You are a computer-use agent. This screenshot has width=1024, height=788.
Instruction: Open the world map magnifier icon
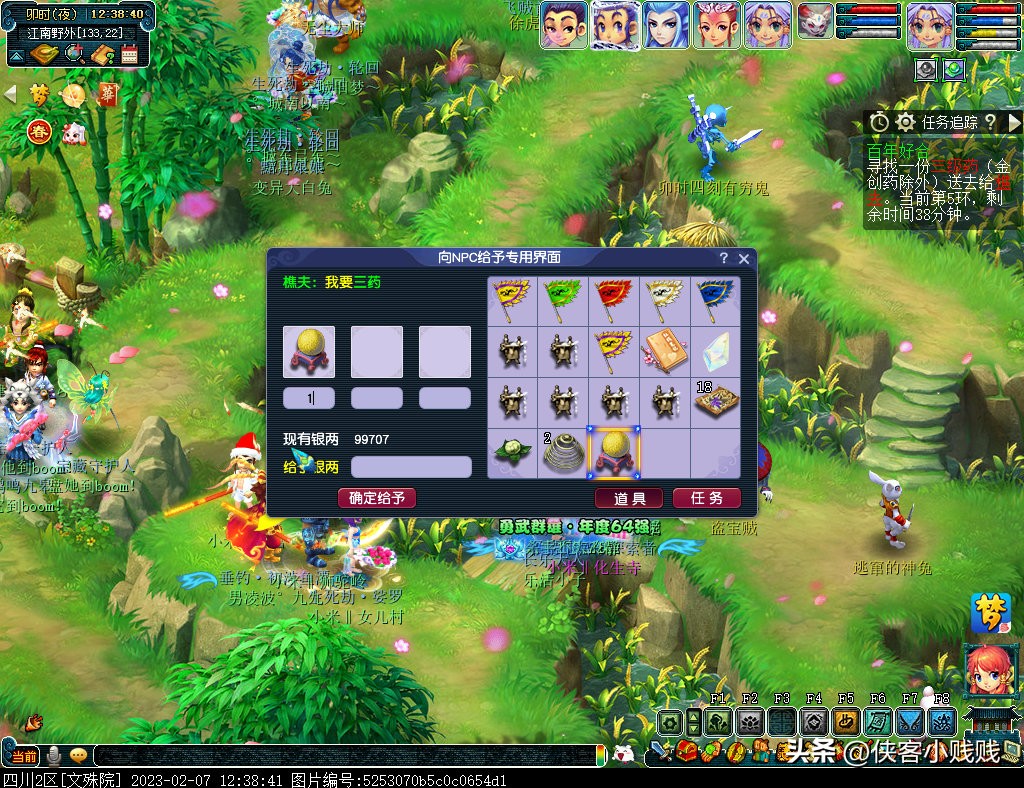pos(74,54)
